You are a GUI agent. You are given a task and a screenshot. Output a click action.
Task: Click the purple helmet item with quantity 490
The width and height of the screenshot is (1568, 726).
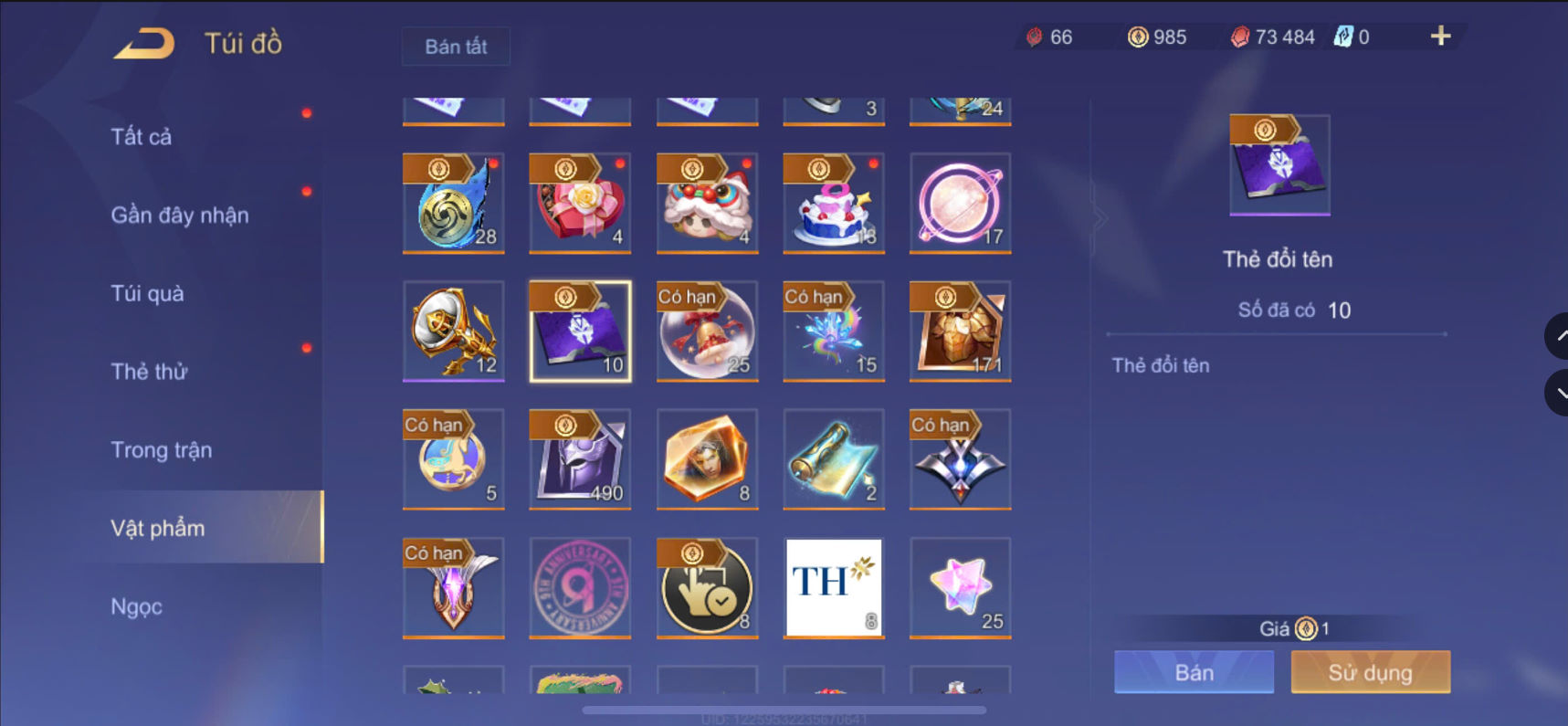click(579, 458)
